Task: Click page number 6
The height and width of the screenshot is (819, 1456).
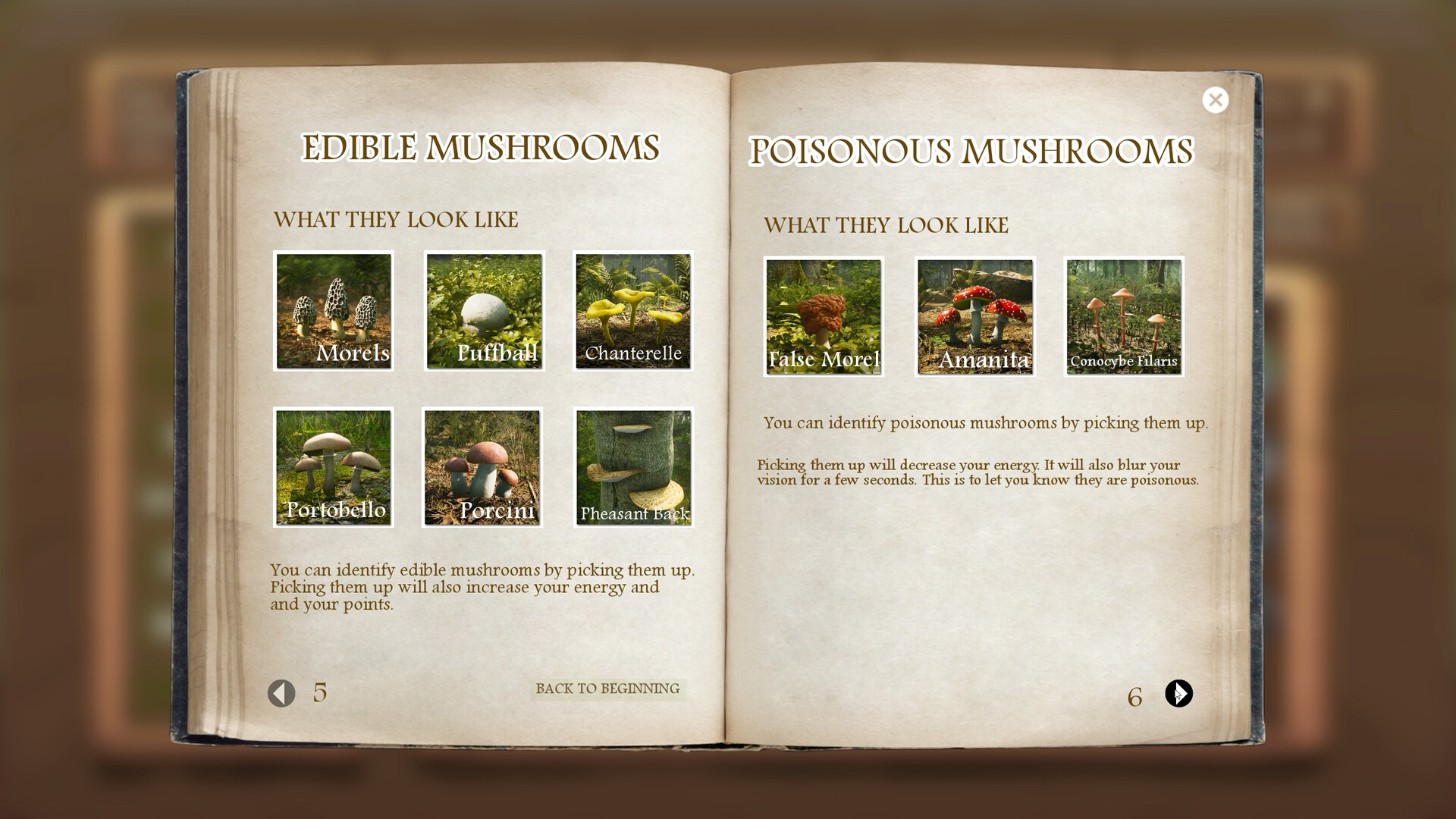Action: tap(1135, 695)
